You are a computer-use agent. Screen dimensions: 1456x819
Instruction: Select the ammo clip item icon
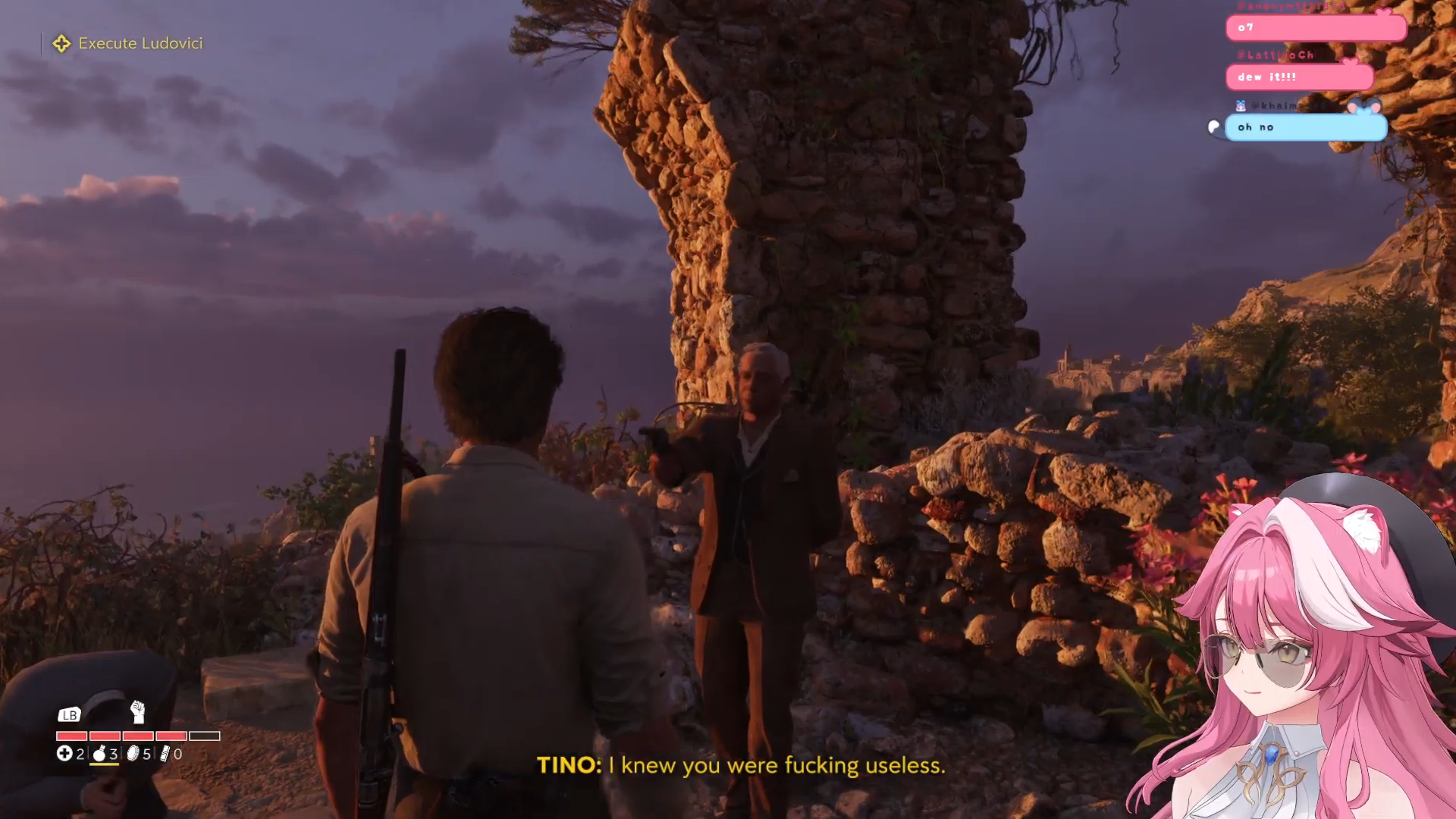(x=165, y=753)
